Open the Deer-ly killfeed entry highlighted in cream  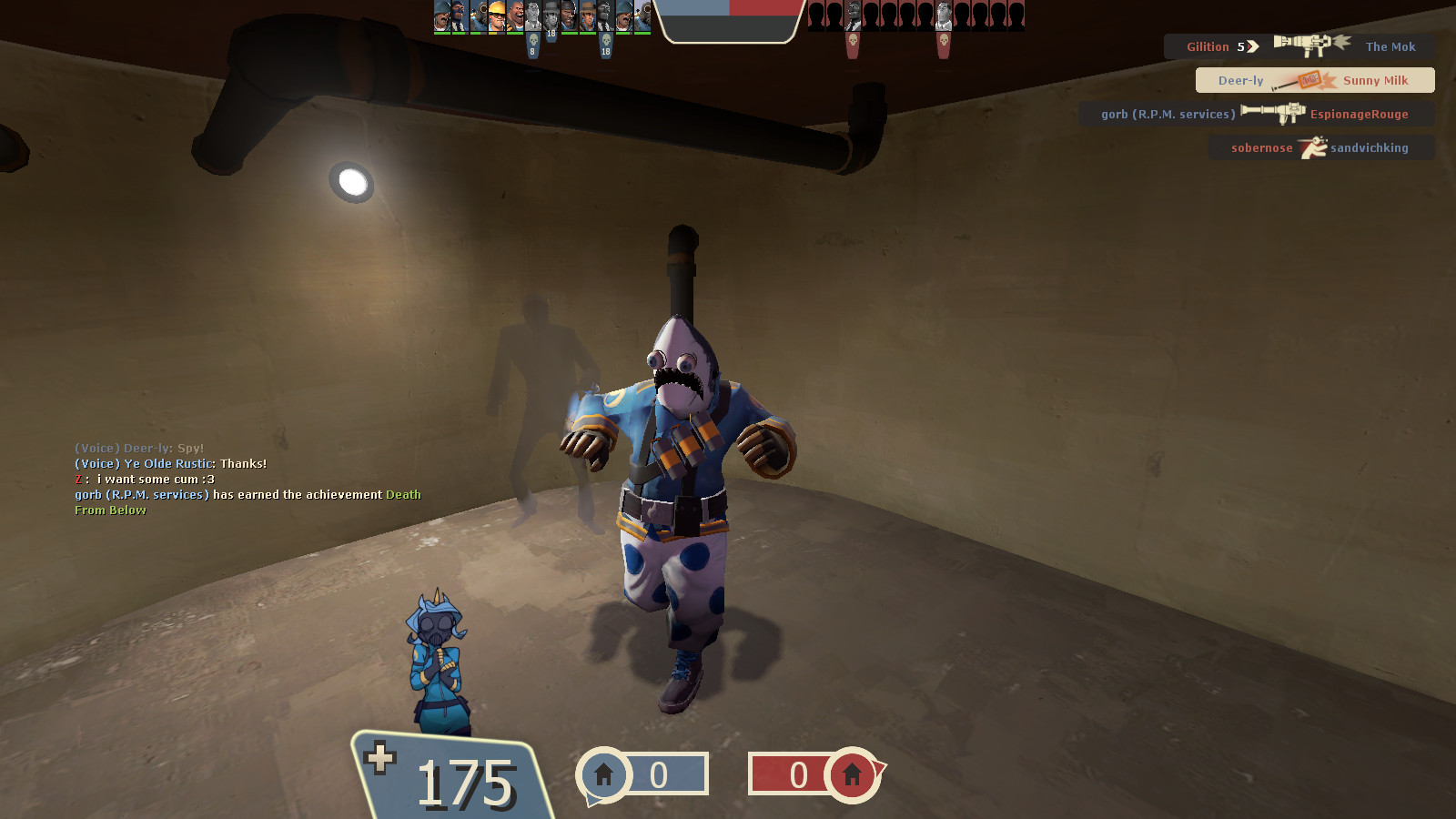coord(1314,80)
